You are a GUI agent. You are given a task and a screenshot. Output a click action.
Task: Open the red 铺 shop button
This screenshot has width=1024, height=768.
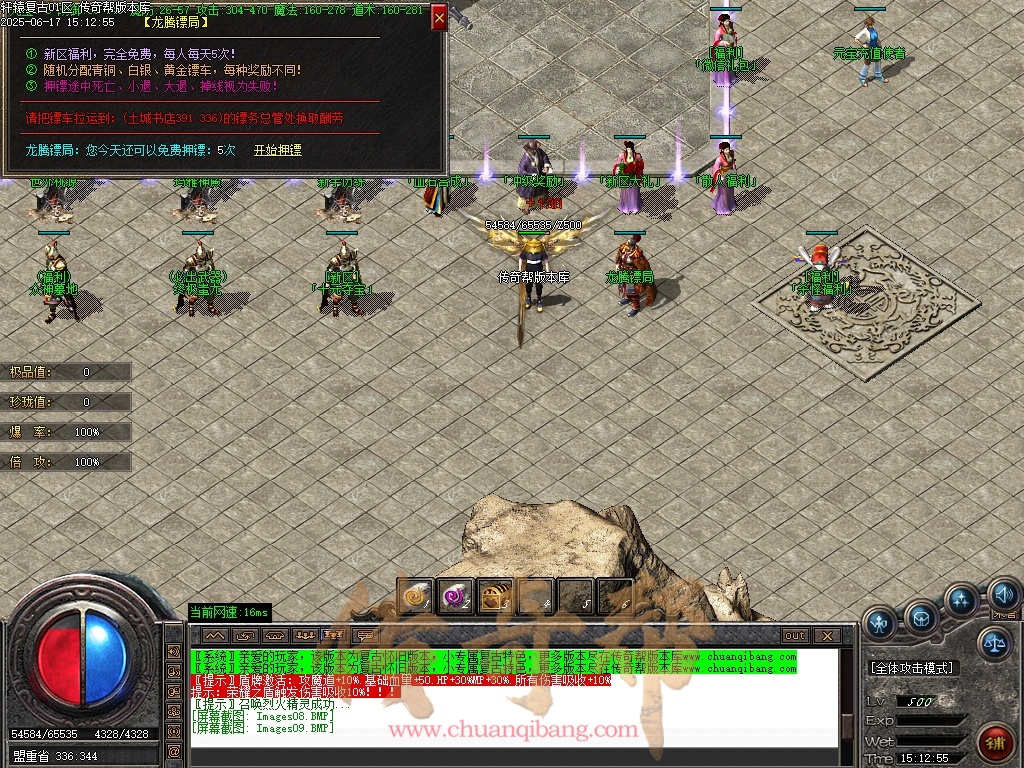click(994, 744)
